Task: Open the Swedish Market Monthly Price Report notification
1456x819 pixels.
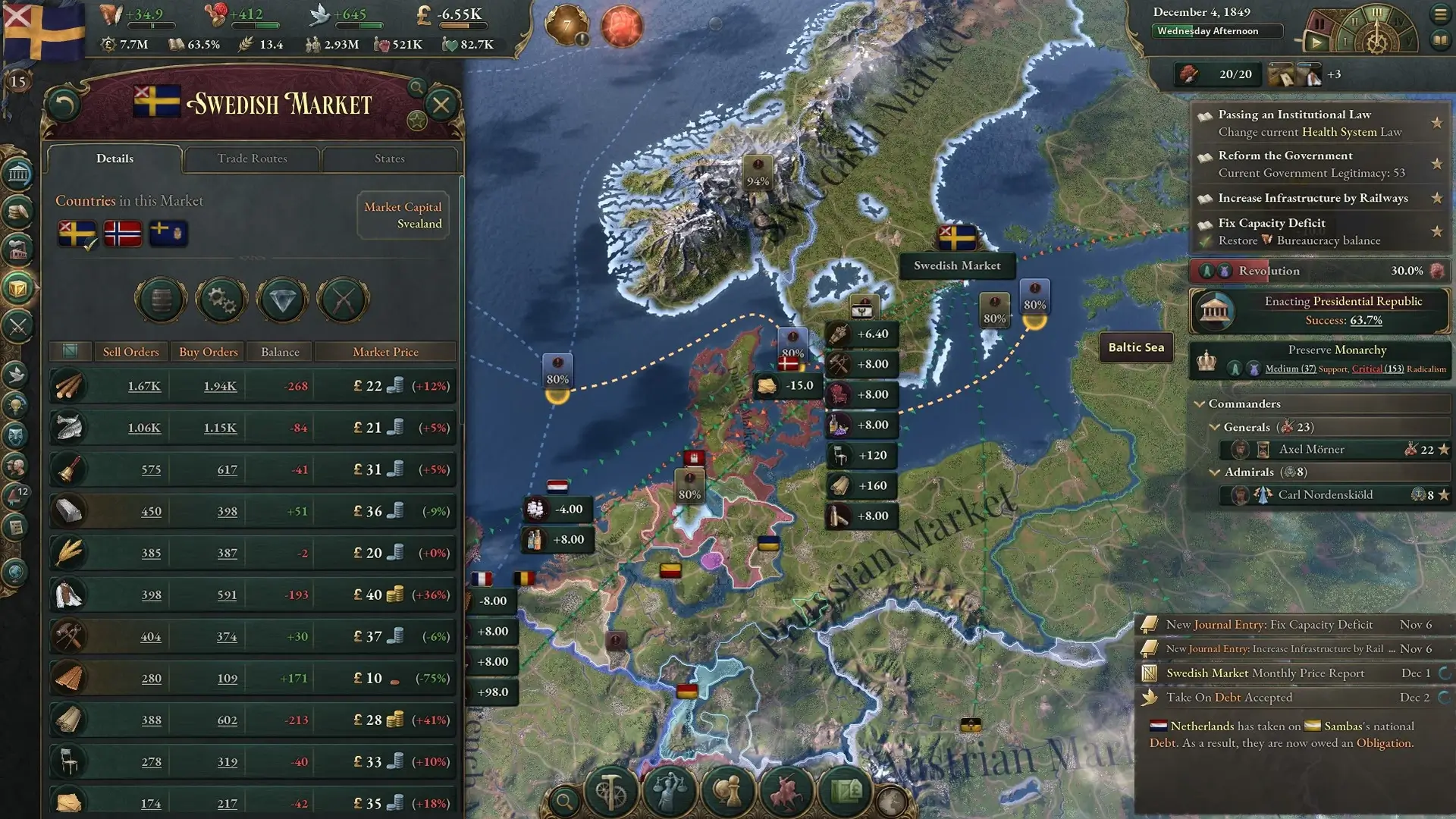Action: [1265, 673]
